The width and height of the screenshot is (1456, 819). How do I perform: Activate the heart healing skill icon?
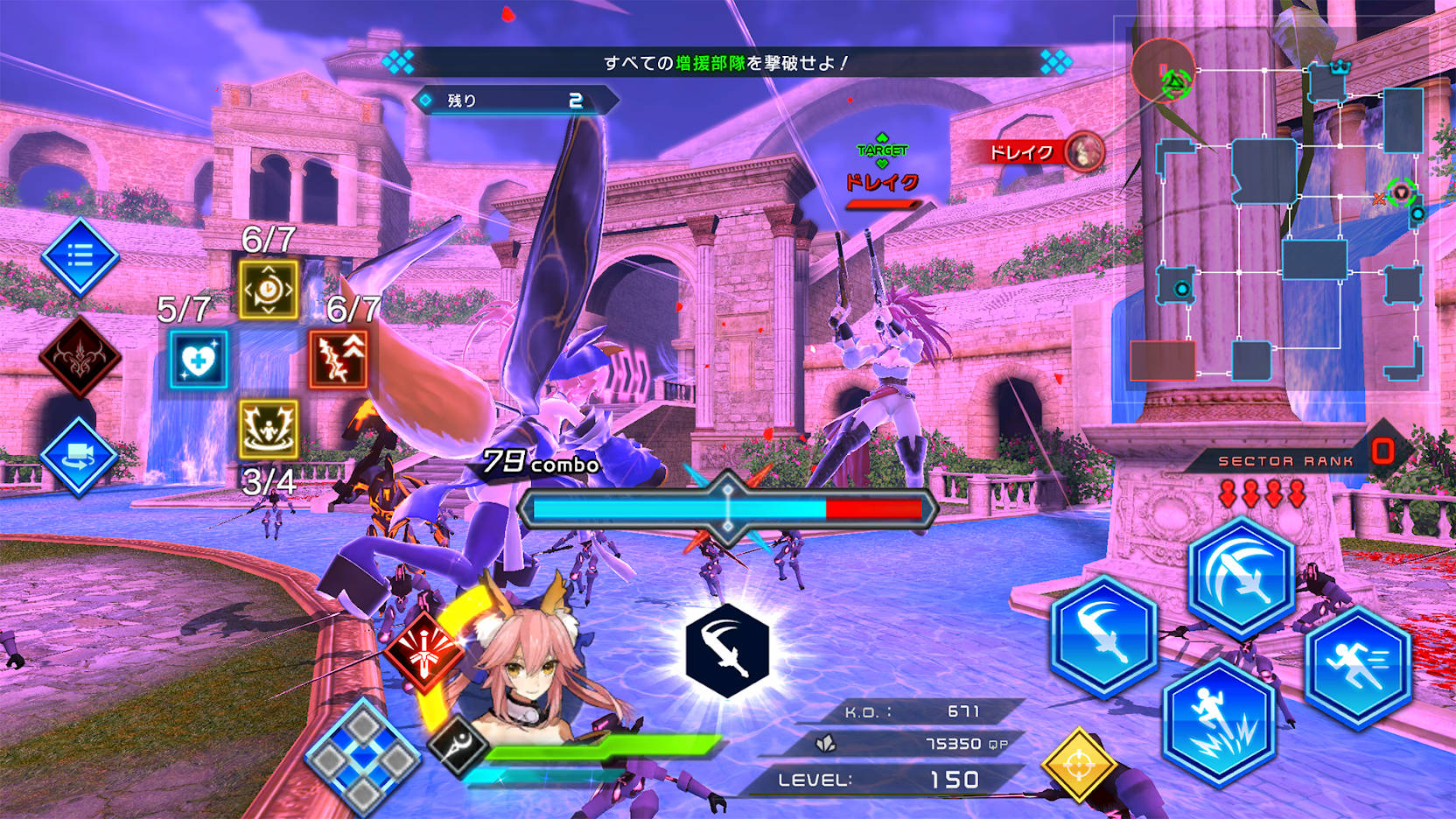(x=197, y=359)
